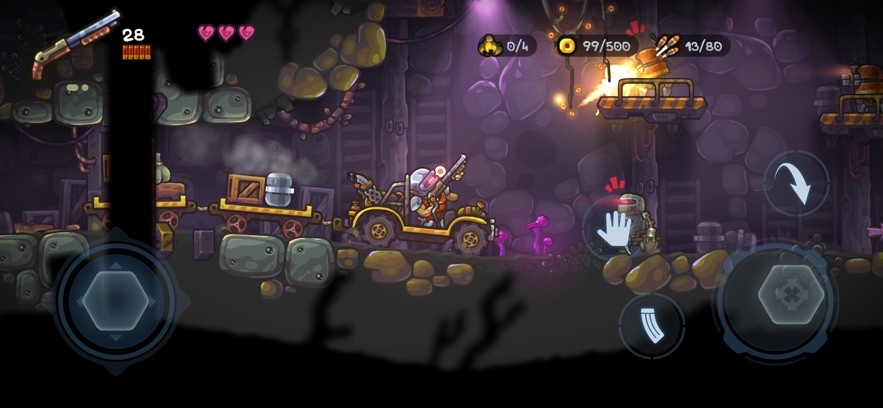The width and height of the screenshot is (883, 408).
Task: Fire using the crosshair hexagon button
Action: (x=791, y=295)
